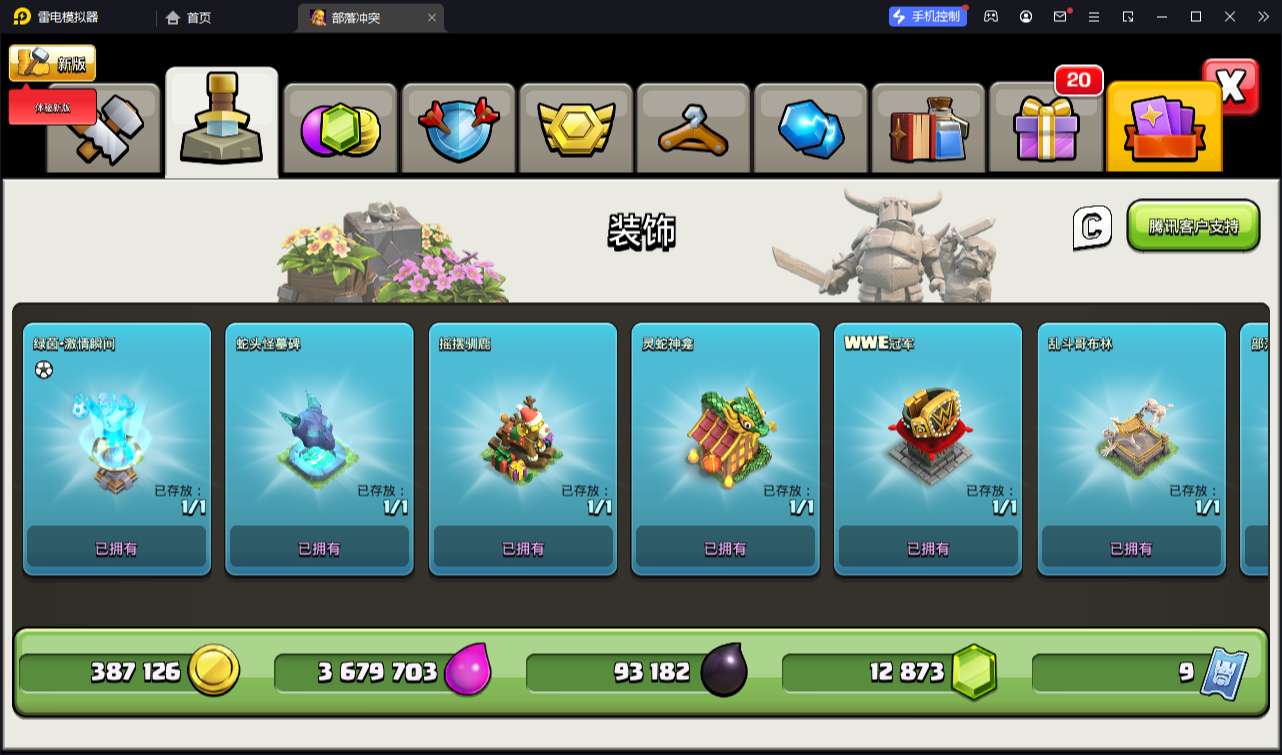
Task: Click the 手机控制 phone control button
Action: pos(927,16)
